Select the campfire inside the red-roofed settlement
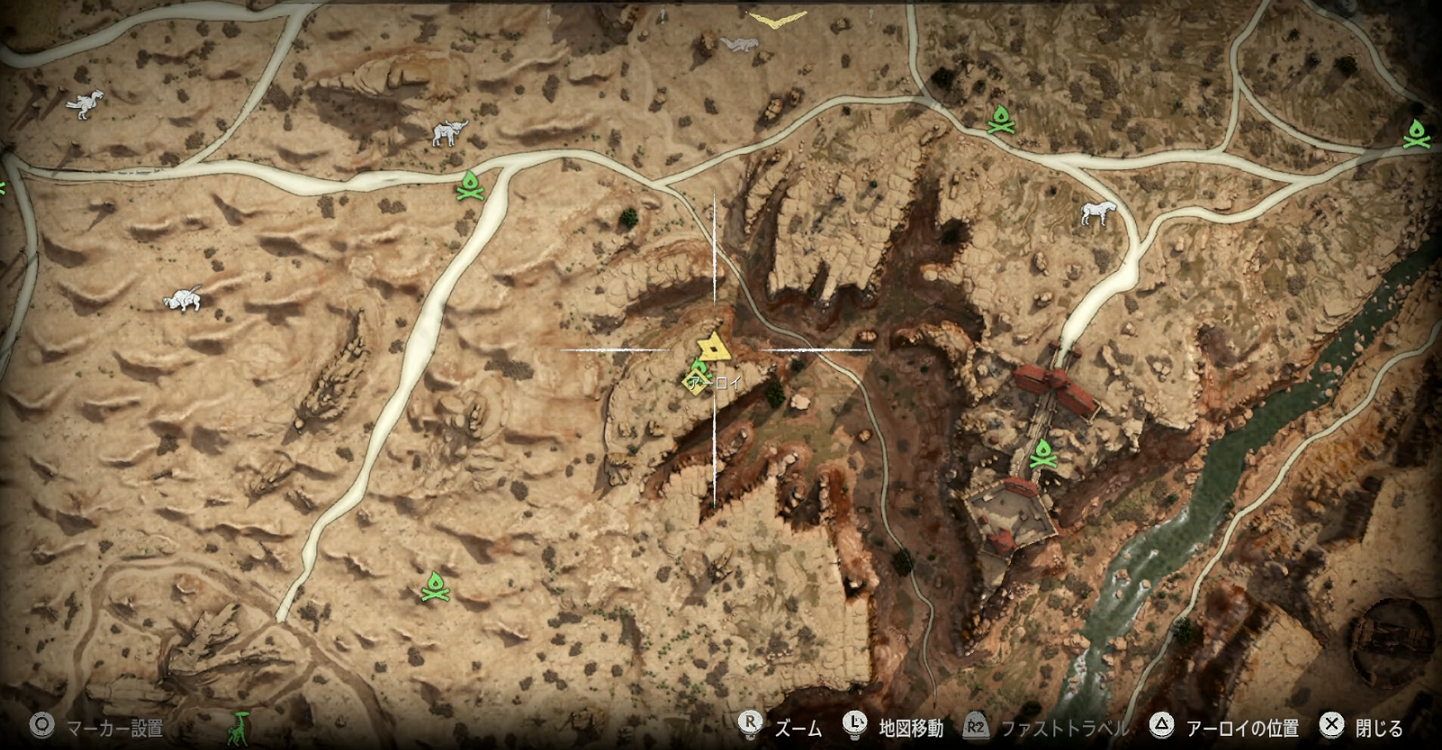 [x=1043, y=455]
